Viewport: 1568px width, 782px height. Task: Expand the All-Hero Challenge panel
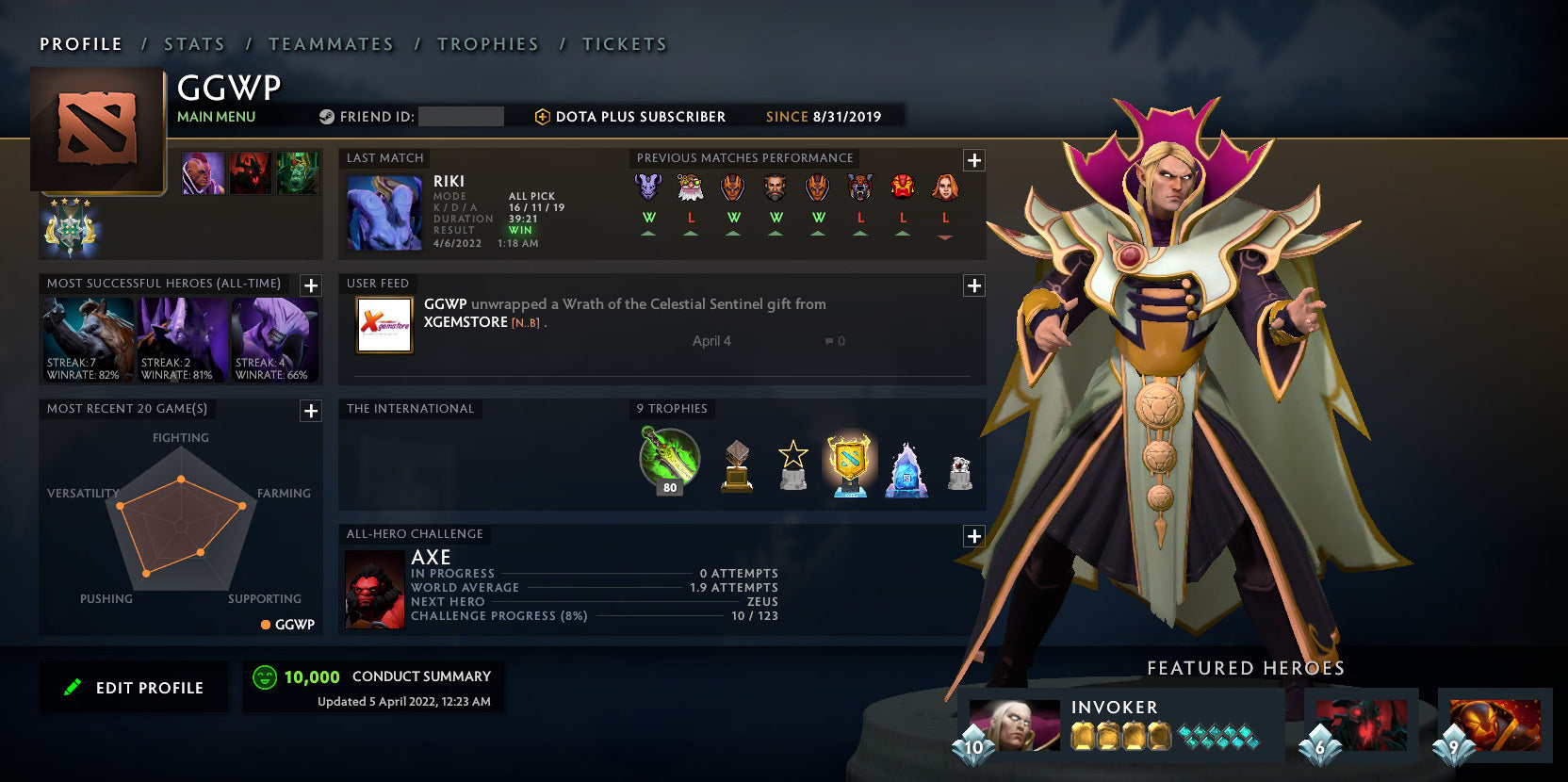pos(972,535)
